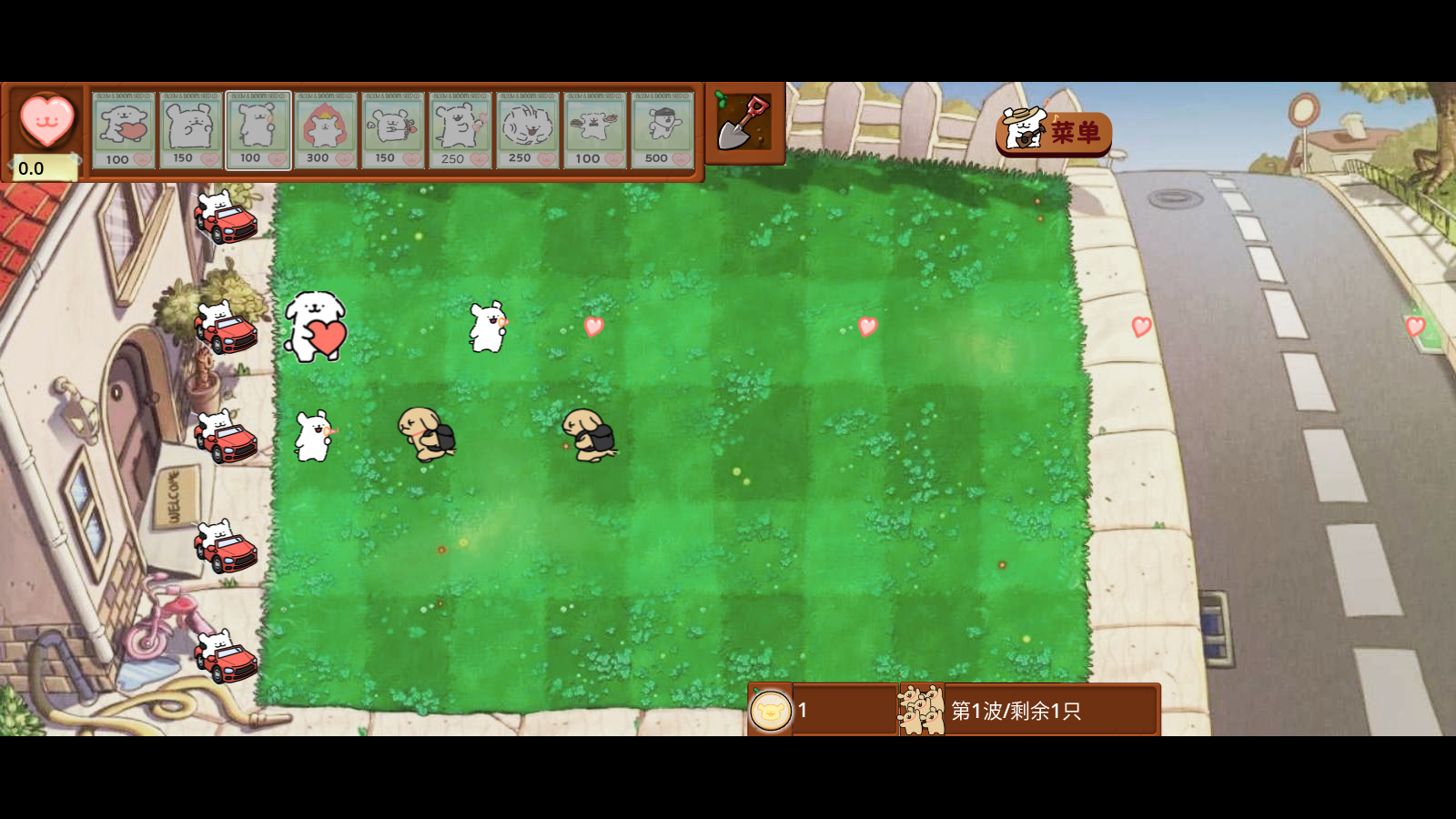Screen dimensions: 1456x819
Task: Choose the highlighted 100-cost bear card
Action: (x=258, y=130)
